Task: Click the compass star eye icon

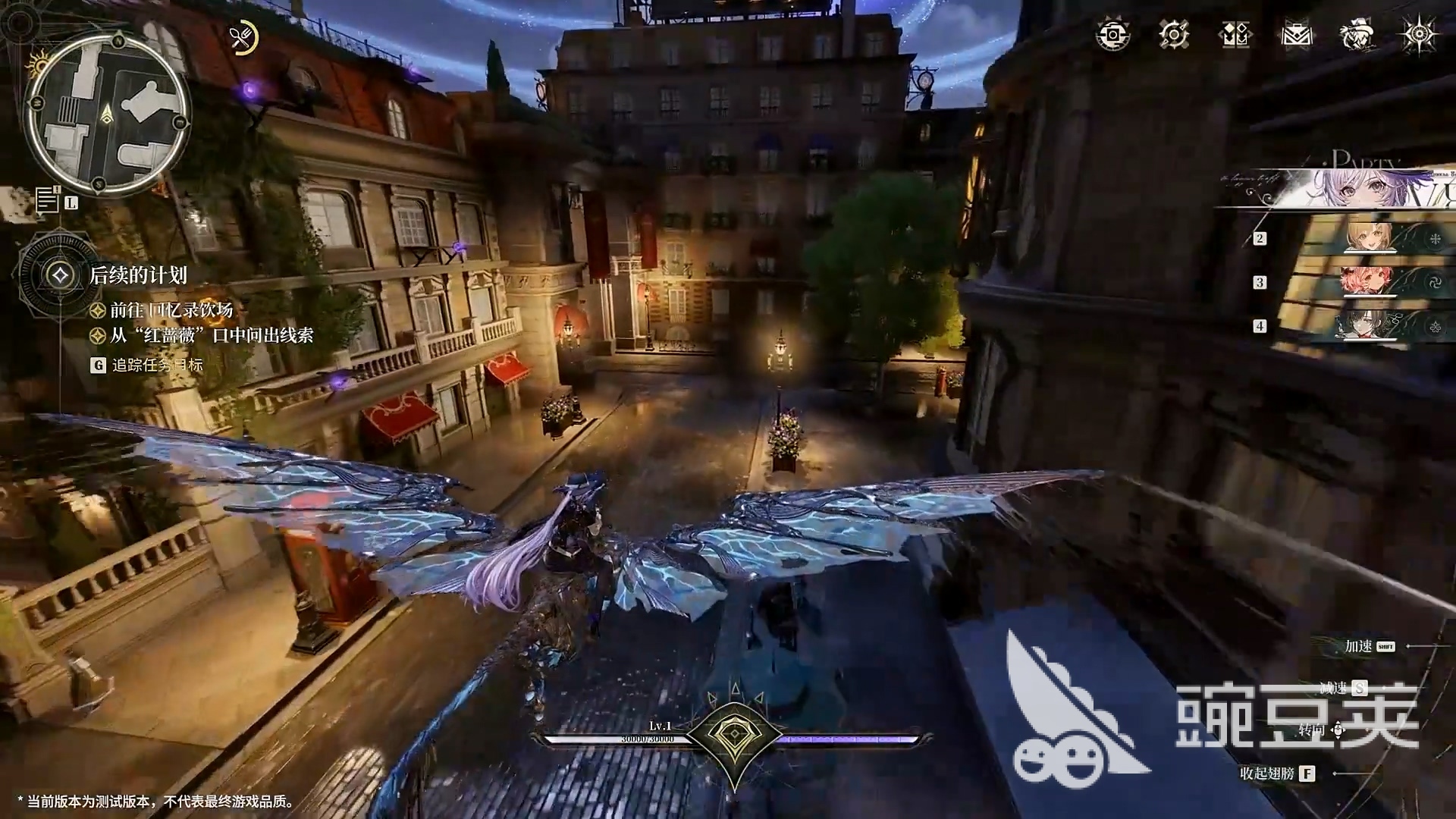Action: [x=1418, y=35]
